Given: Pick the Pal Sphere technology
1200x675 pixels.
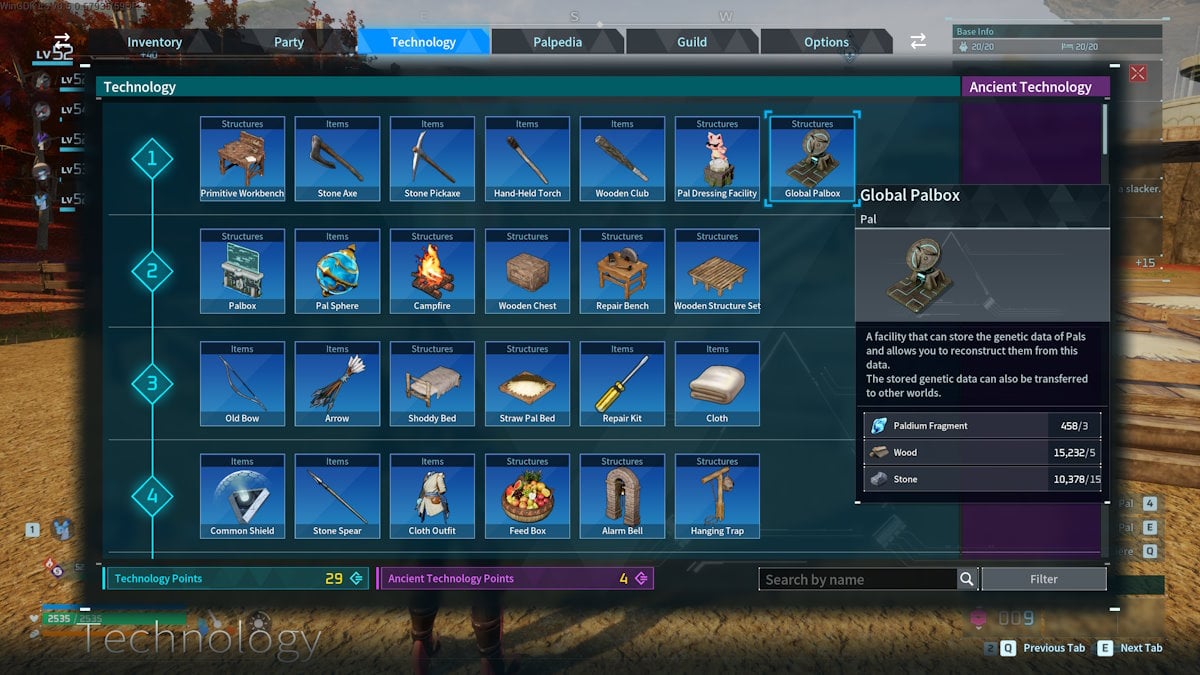Looking at the screenshot, I should coord(337,271).
